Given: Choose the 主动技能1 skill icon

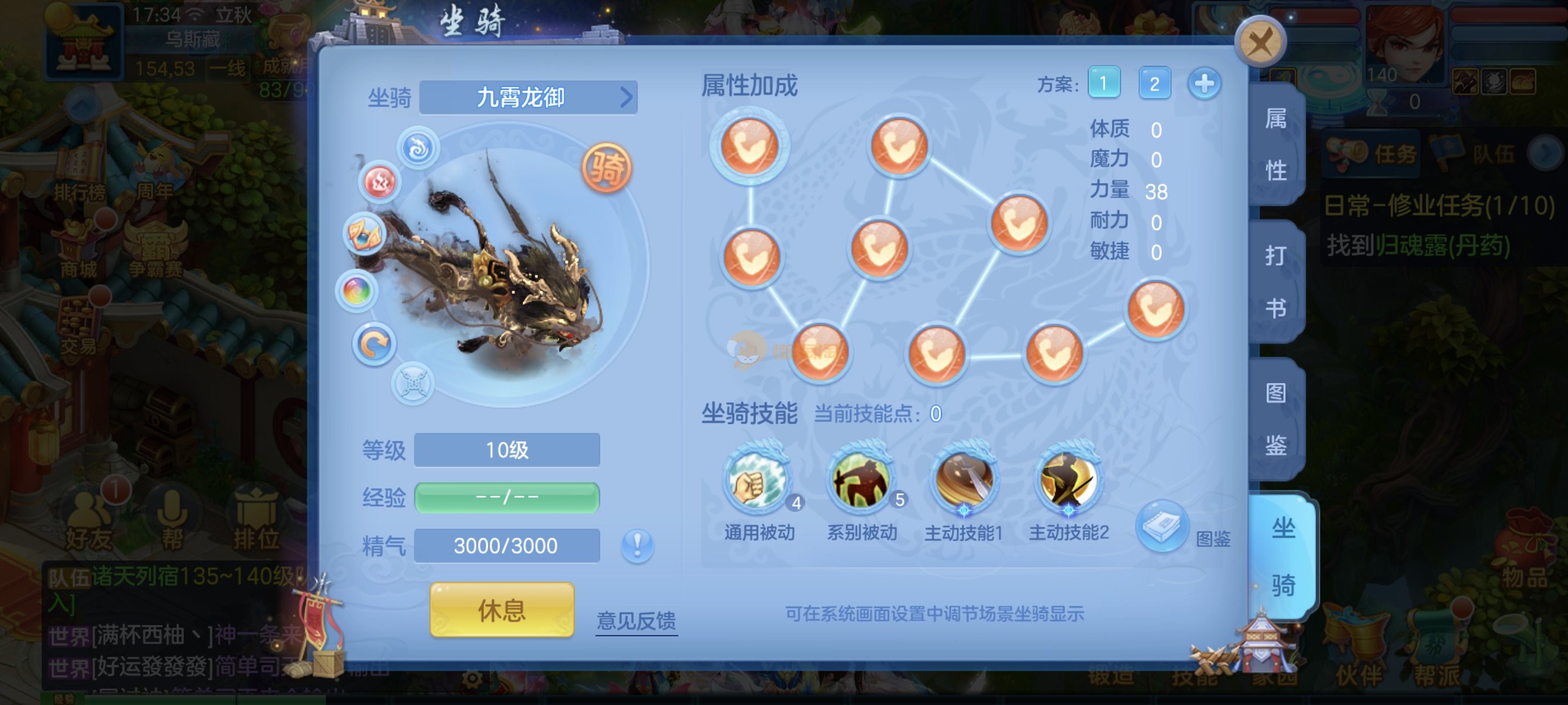Looking at the screenshot, I should coord(964,481).
